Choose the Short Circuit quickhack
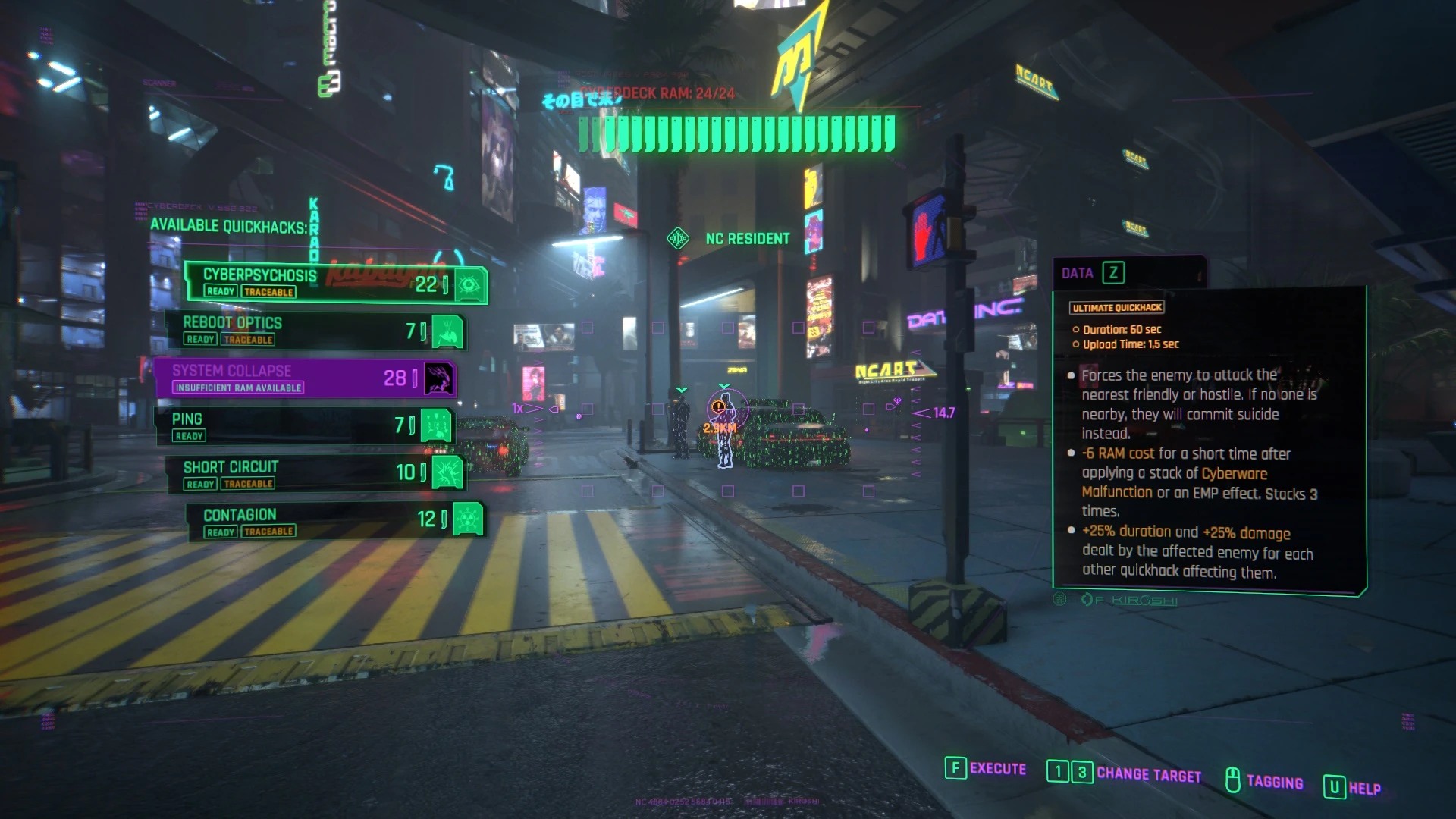1456x819 pixels. [315, 473]
